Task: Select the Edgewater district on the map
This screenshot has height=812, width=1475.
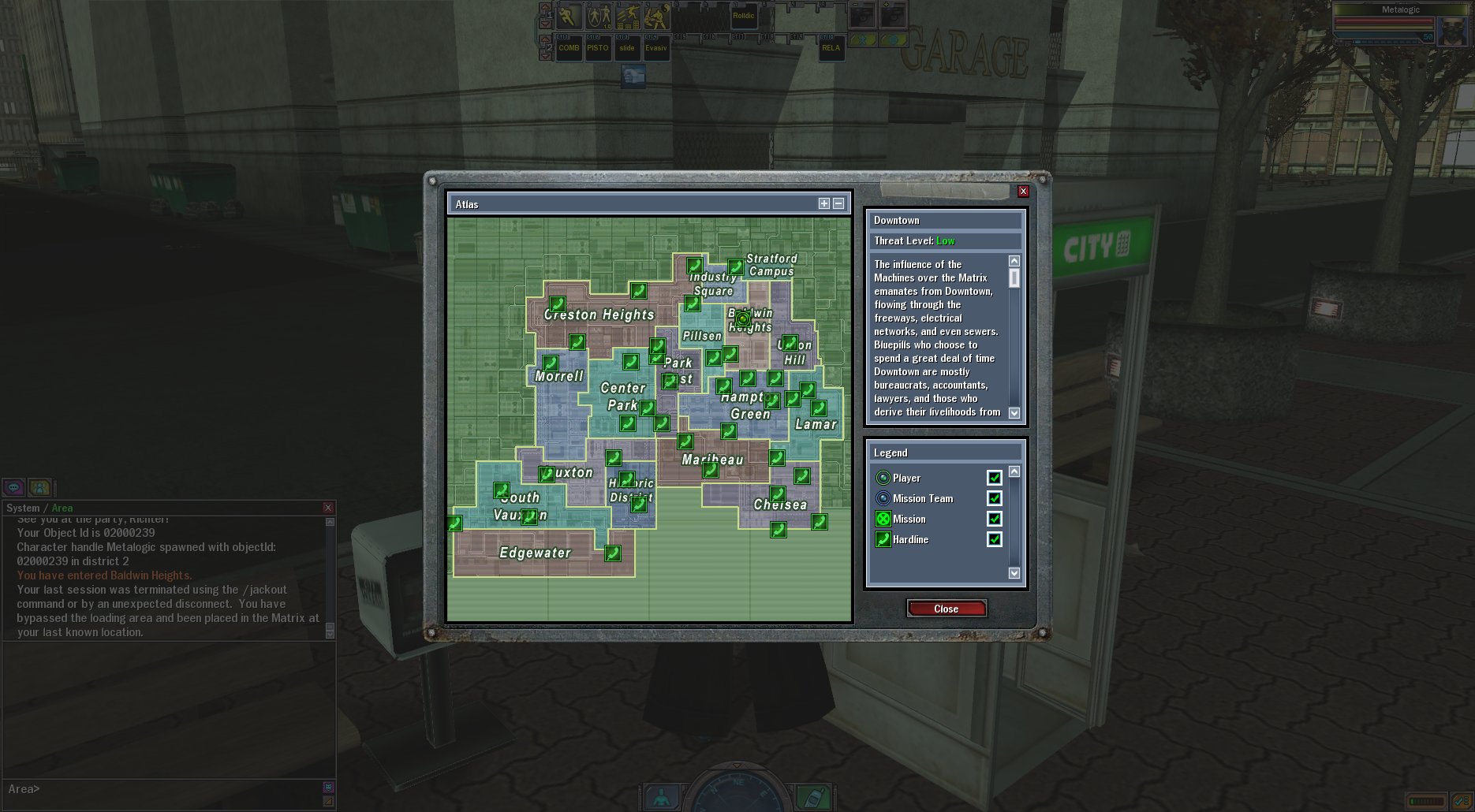Action: pyautogui.click(x=535, y=553)
